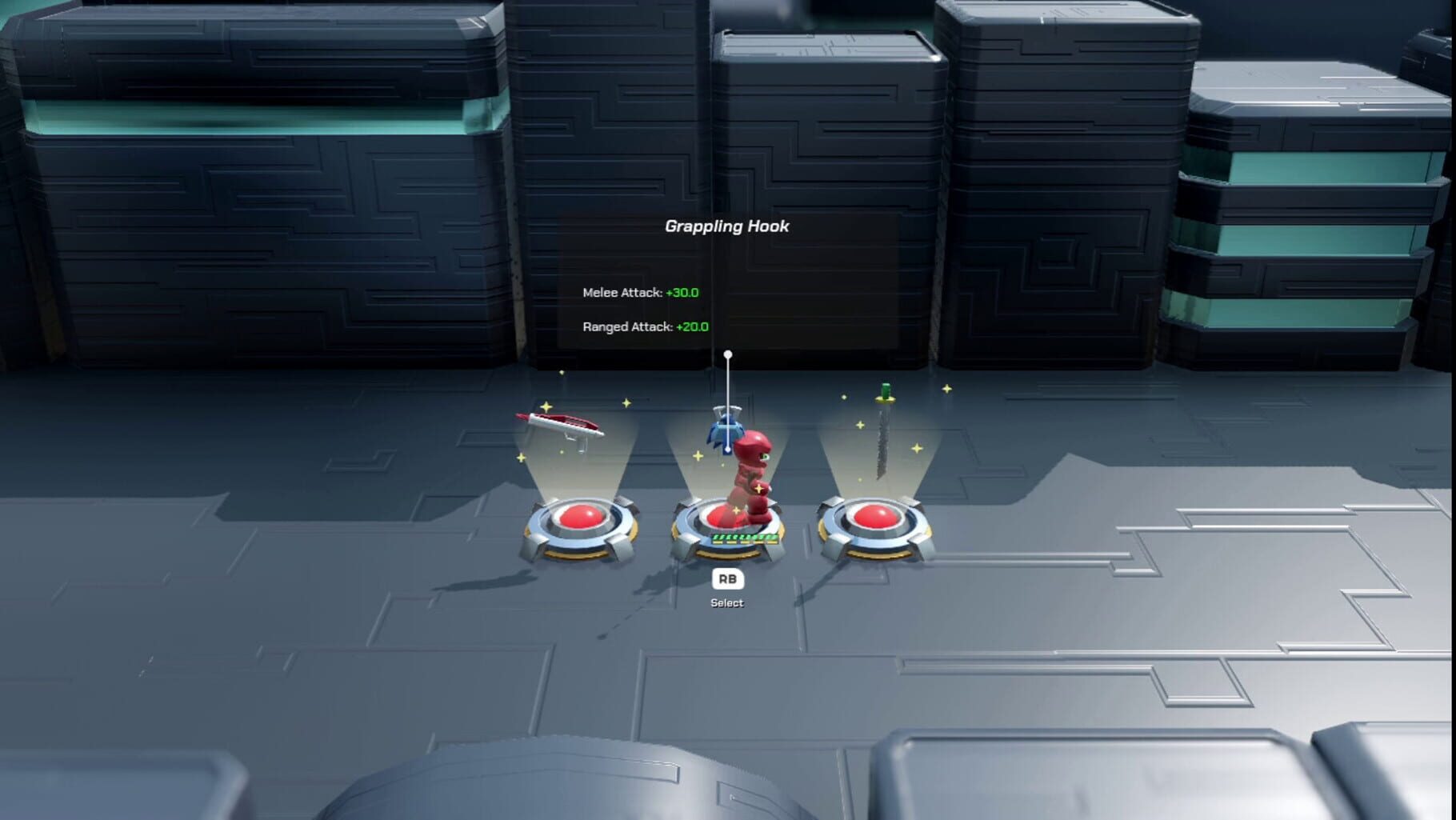Click the RB select prompt icon
The height and width of the screenshot is (820, 1456).
pyautogui.click(x=728, y=578)
